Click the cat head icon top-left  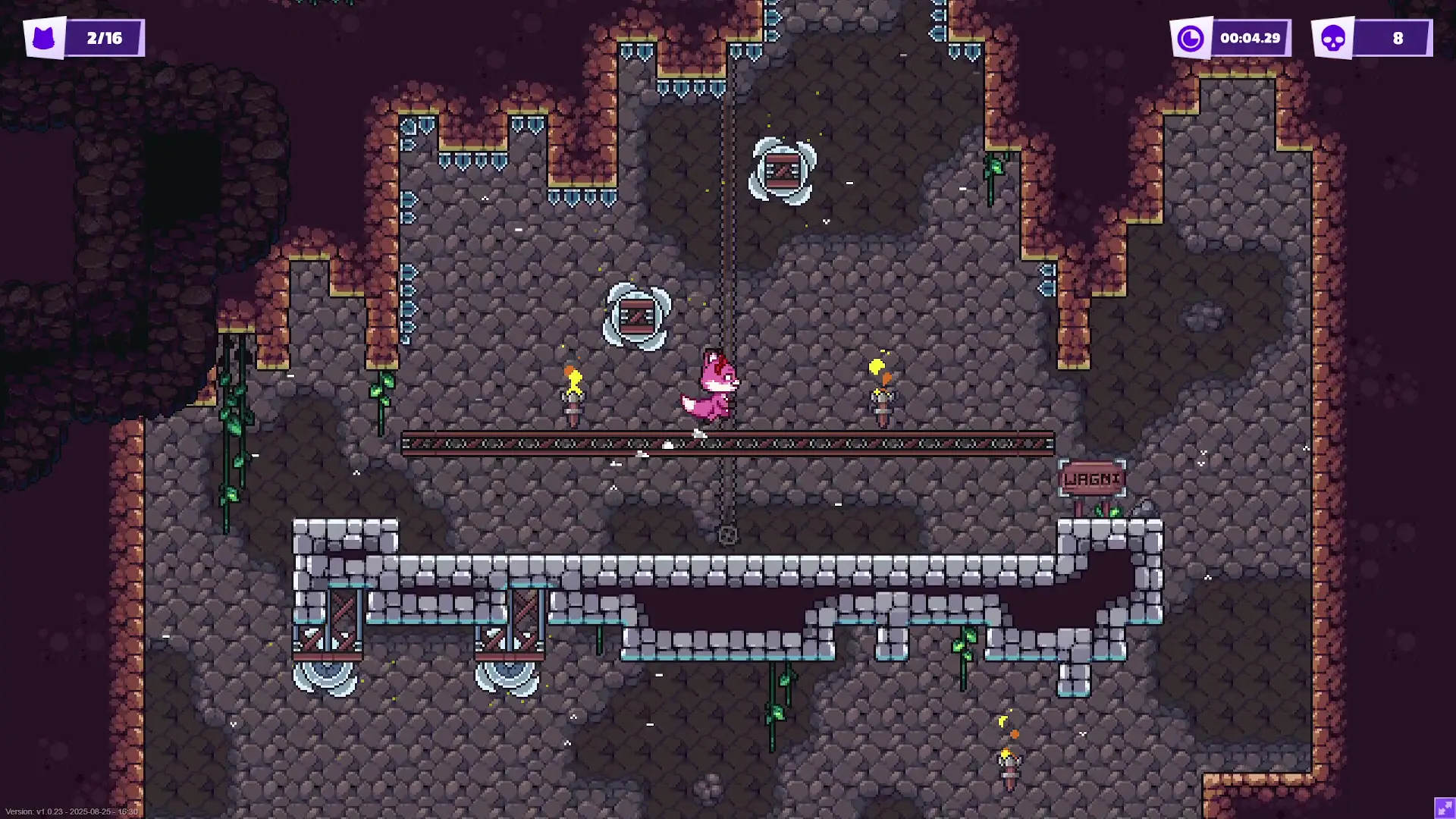(43, 36)
